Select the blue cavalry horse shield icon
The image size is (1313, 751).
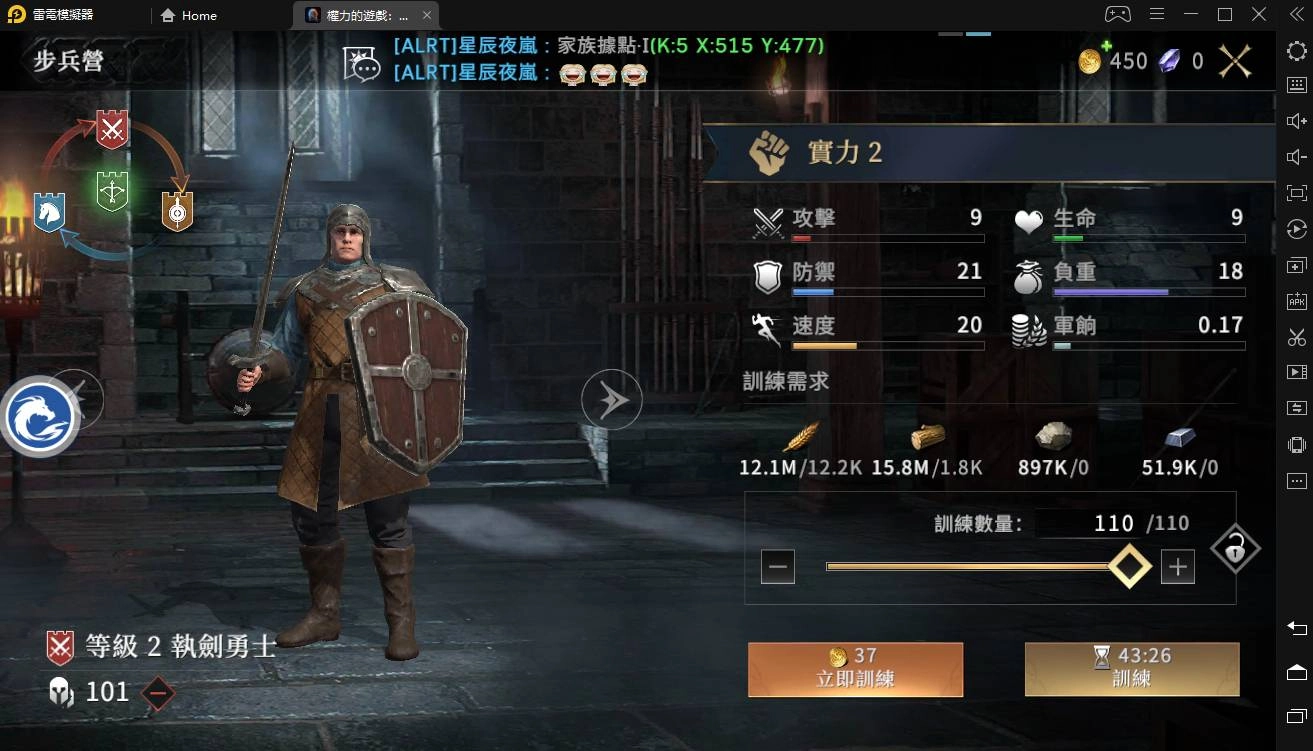pyautogui.click(x=51, y=213)
